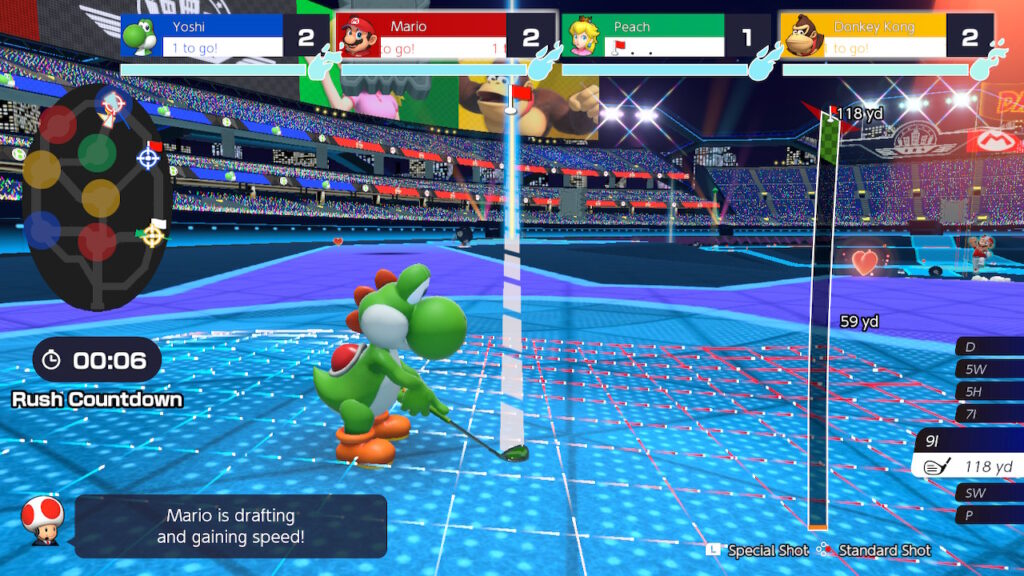Screen dimensions: 1024x576
Task: Select the D driver club
Action: (x=988, y=347)
